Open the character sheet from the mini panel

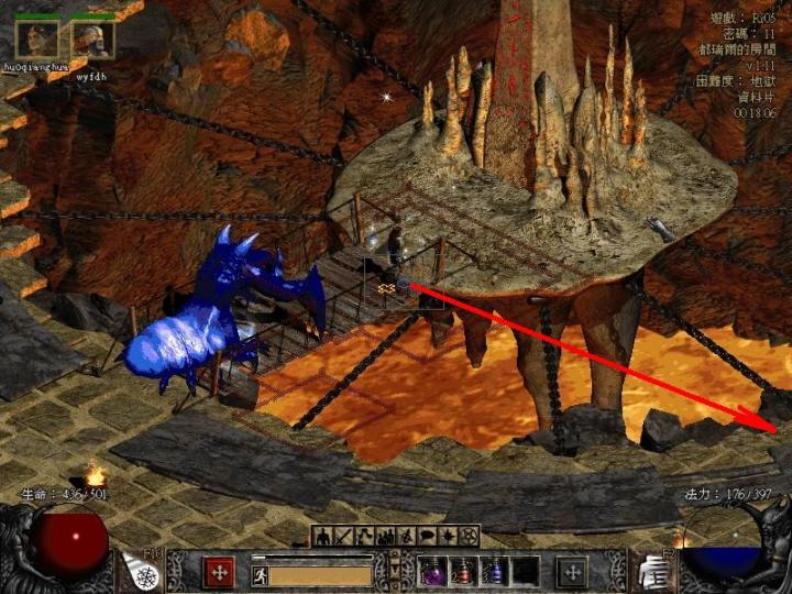coord(324,537)
